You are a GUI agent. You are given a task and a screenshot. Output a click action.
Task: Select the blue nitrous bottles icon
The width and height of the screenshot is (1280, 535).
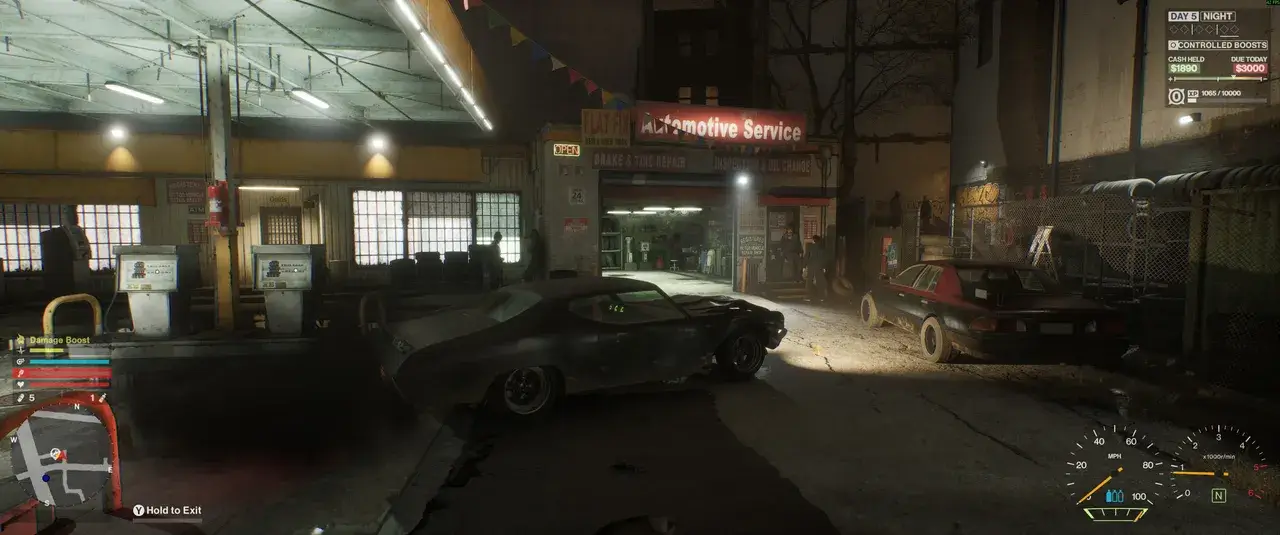[1114, 495]
